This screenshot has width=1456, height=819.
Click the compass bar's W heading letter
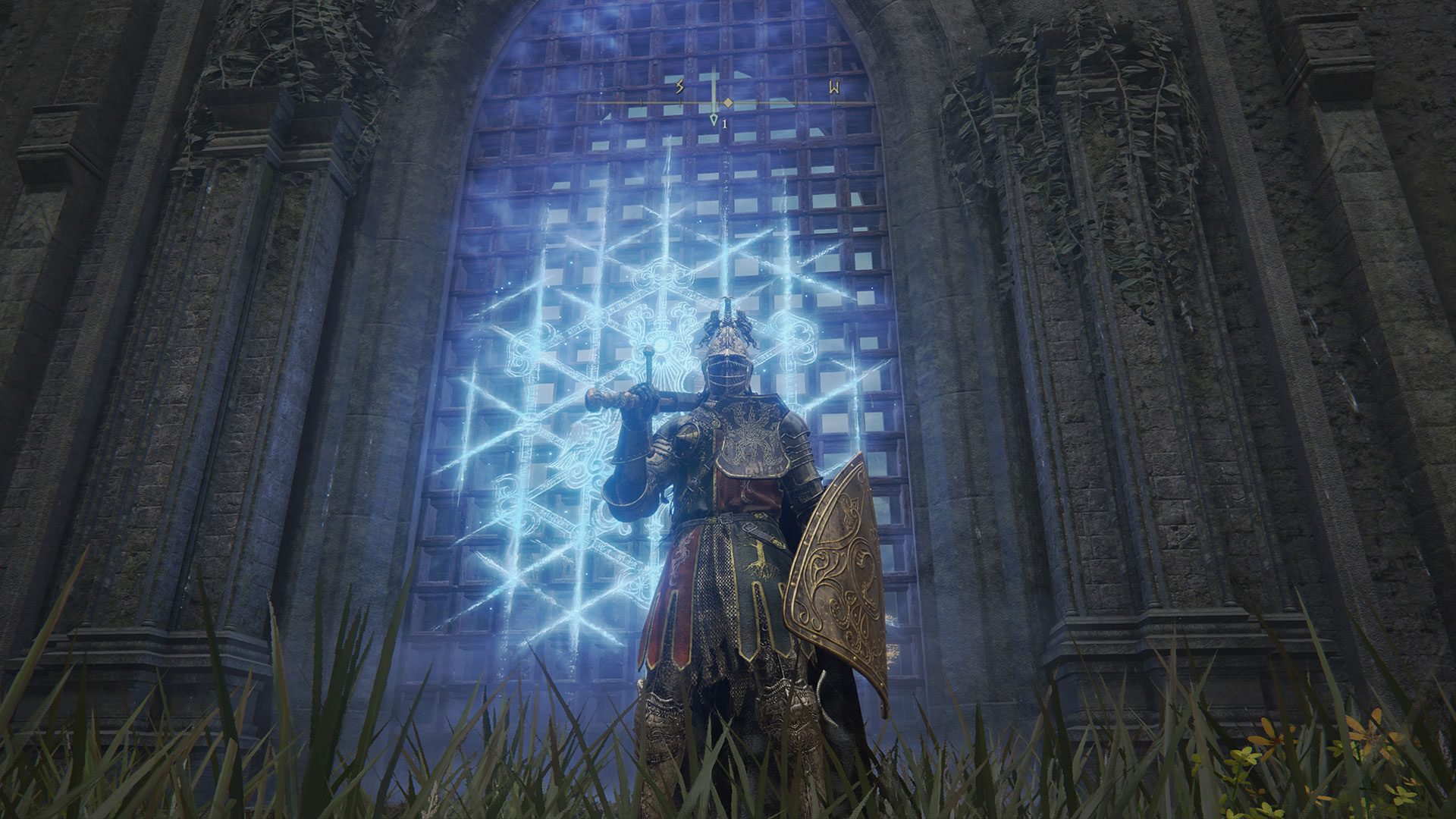(834, 88)
